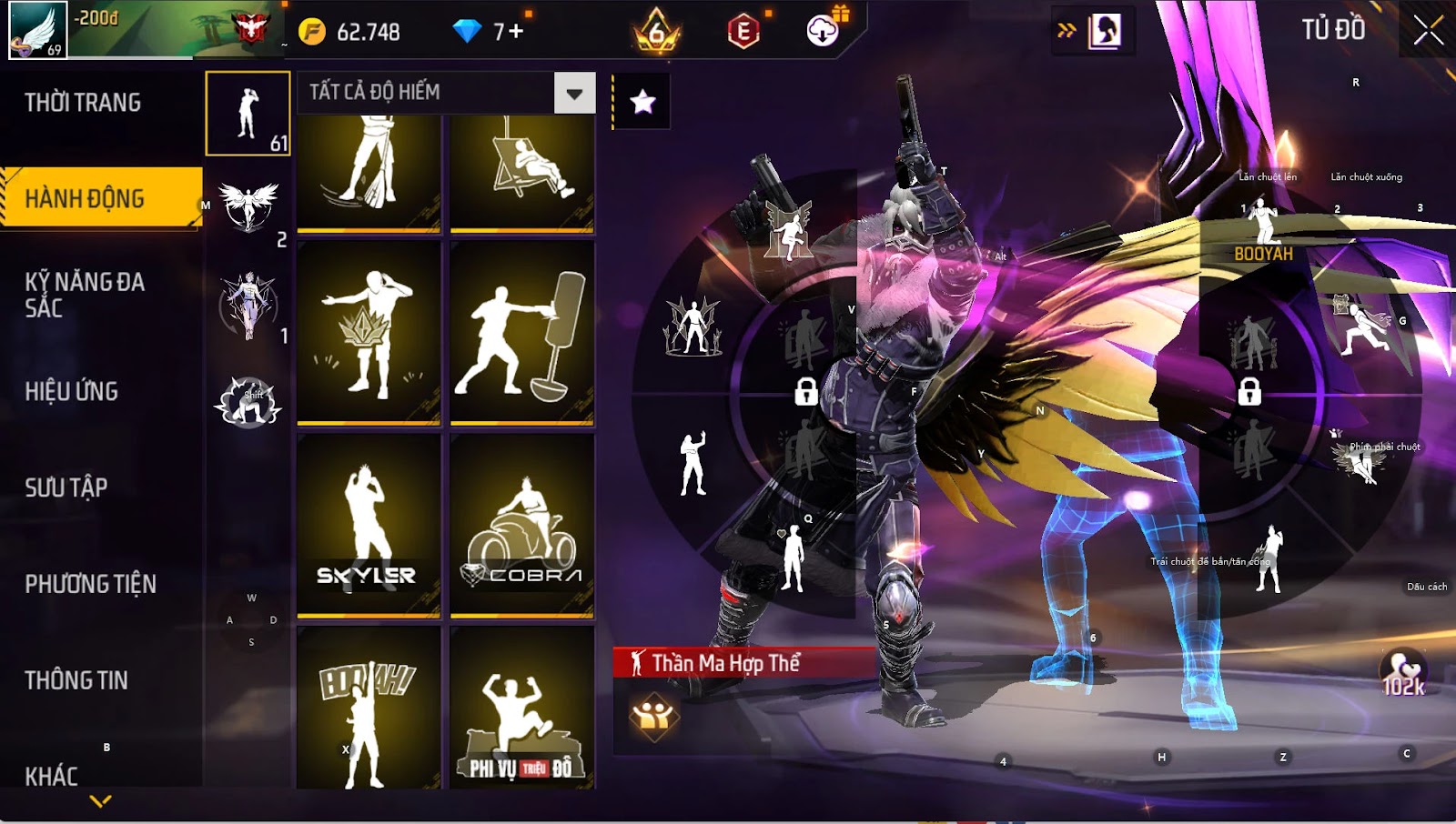
Task: Add diamonds with the plus button
Action: (516, 32)
